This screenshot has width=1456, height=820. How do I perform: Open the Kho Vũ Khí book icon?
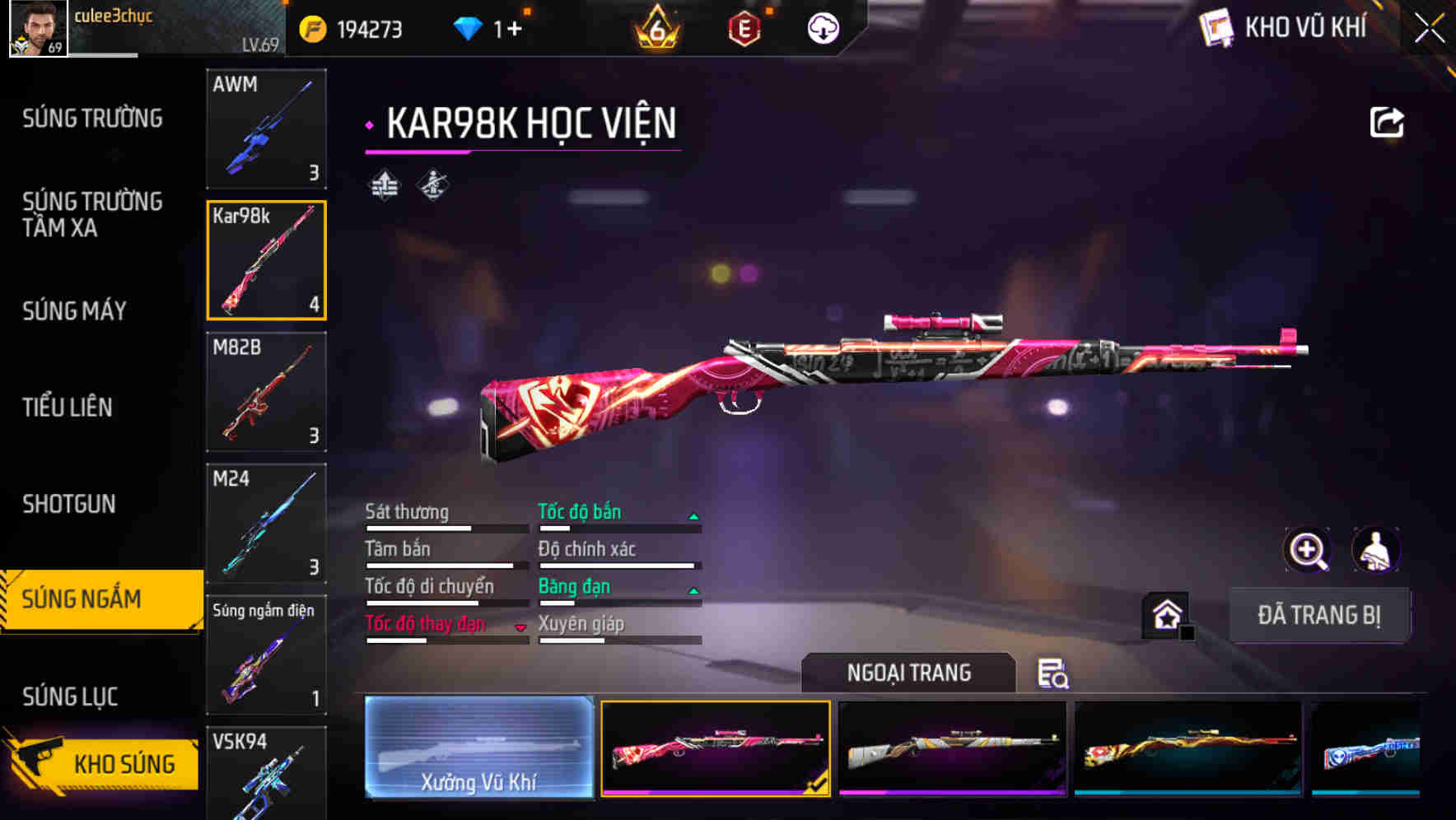[x=1216, y=27]
